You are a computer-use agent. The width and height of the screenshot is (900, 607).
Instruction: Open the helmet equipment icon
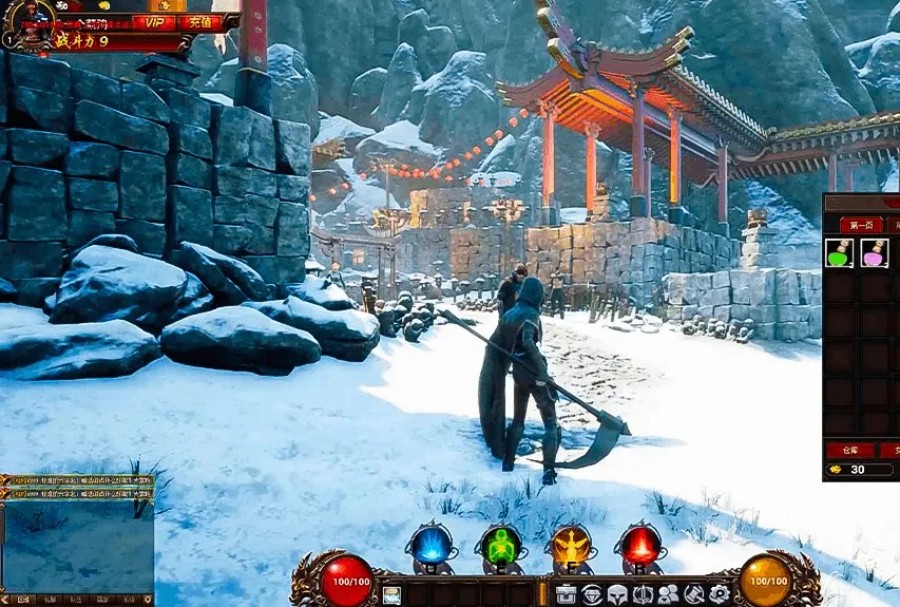(617, 595)
